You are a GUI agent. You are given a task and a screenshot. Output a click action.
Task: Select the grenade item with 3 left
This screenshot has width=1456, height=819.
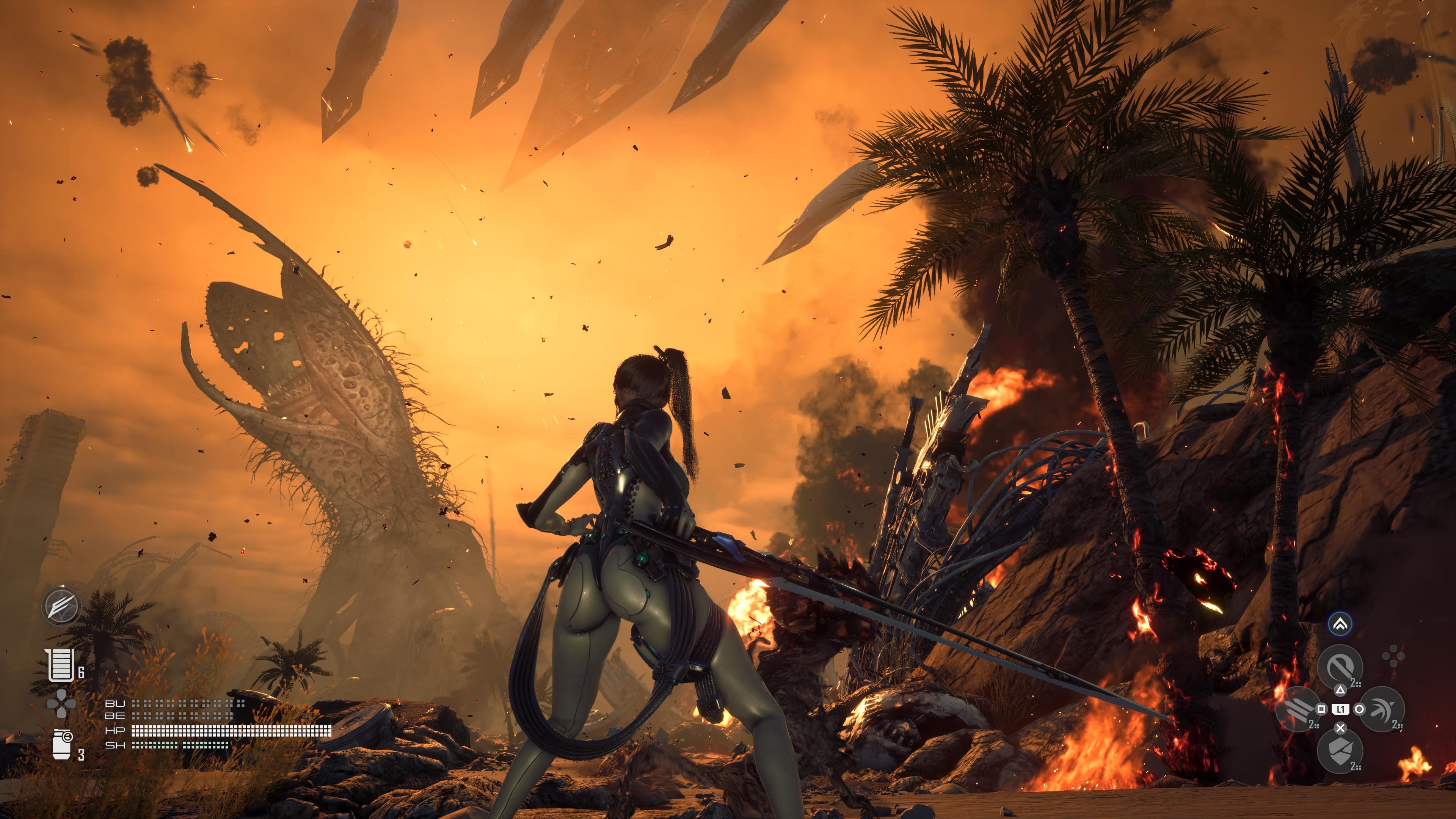[x=61, y=744]
